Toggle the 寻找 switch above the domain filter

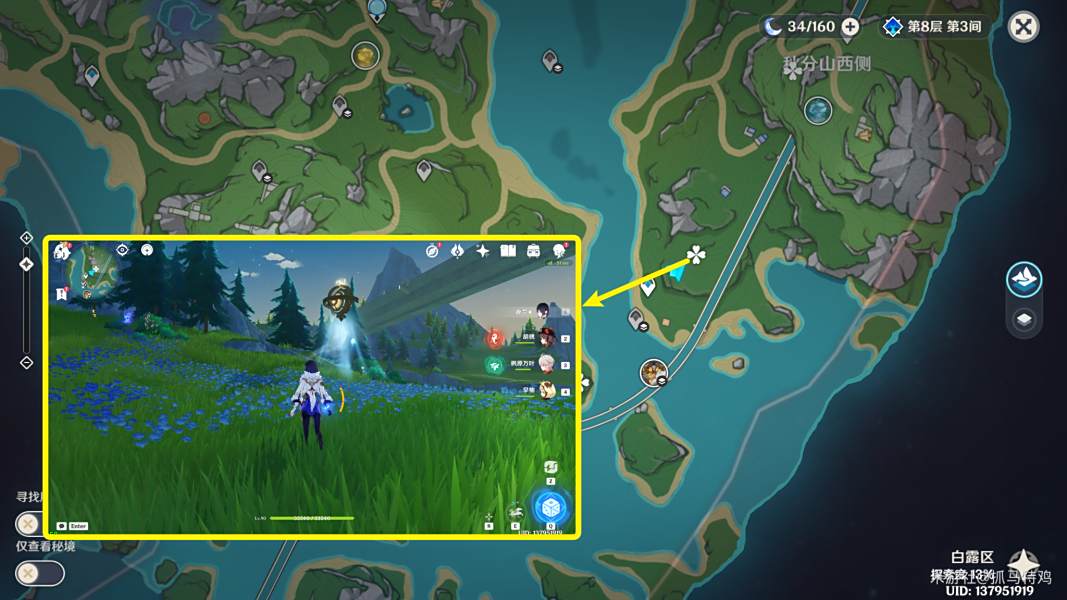tap(30, 523)
